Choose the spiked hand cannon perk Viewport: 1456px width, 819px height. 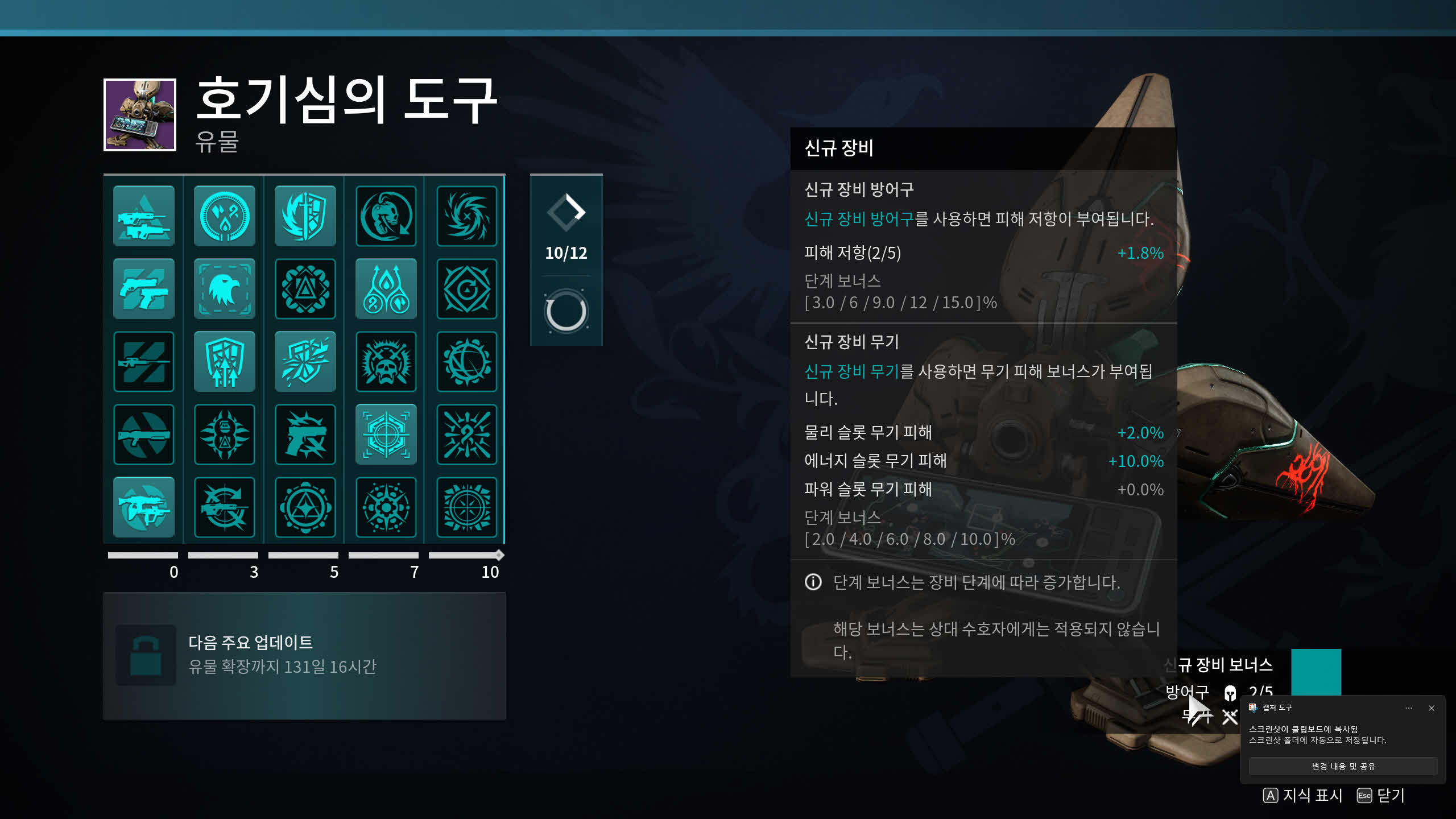[x=305, y=435]
